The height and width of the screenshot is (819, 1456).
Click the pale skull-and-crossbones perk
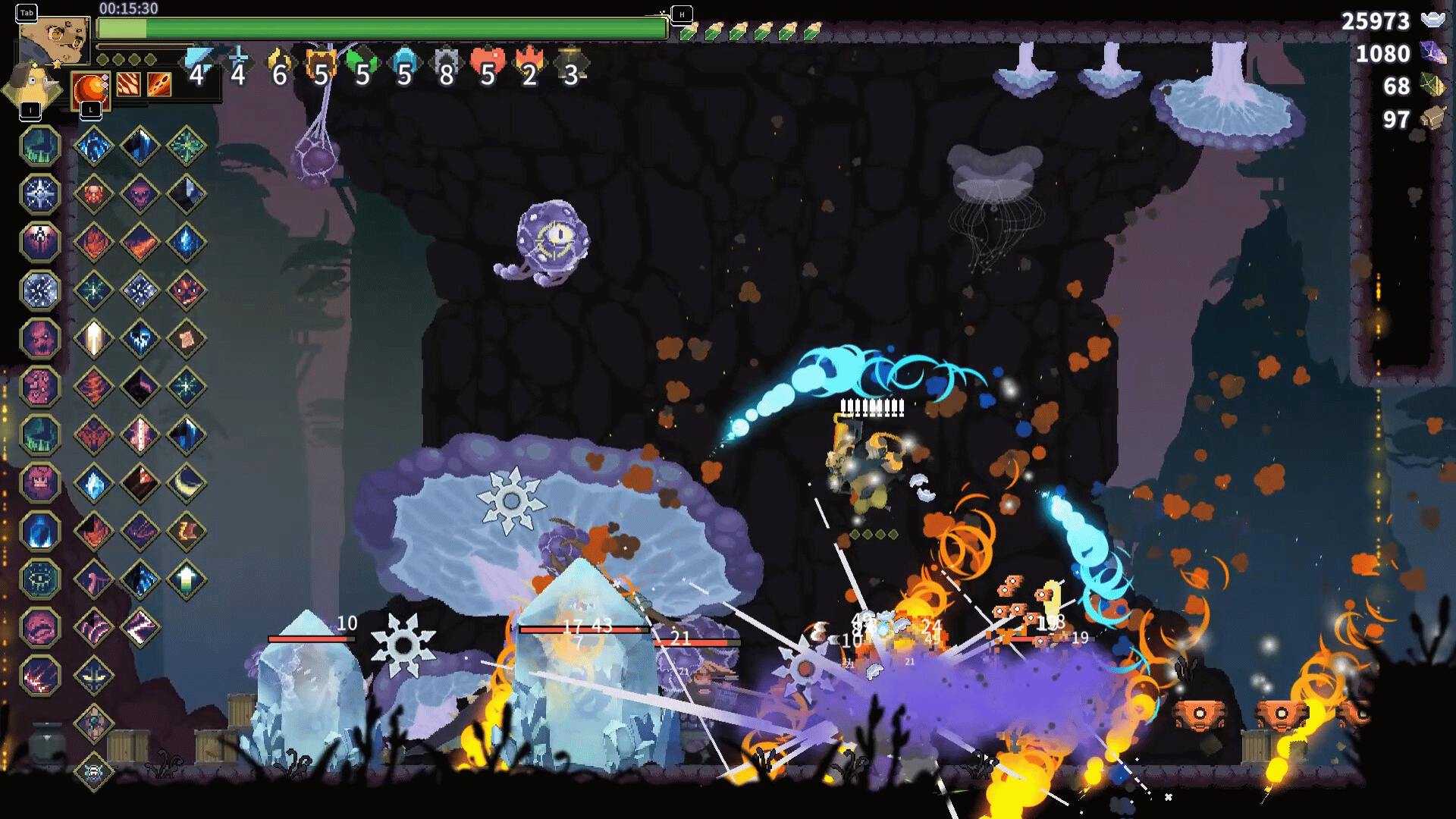coord(94,772)
